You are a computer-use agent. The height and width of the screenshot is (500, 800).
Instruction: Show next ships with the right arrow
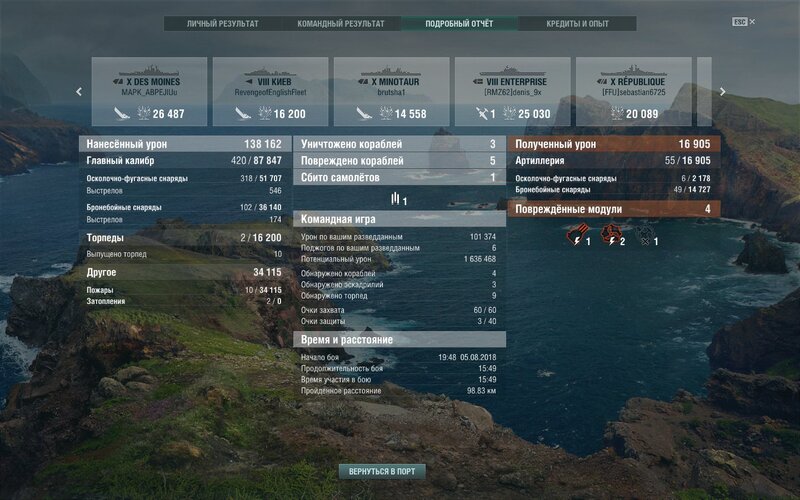[722, 91]
